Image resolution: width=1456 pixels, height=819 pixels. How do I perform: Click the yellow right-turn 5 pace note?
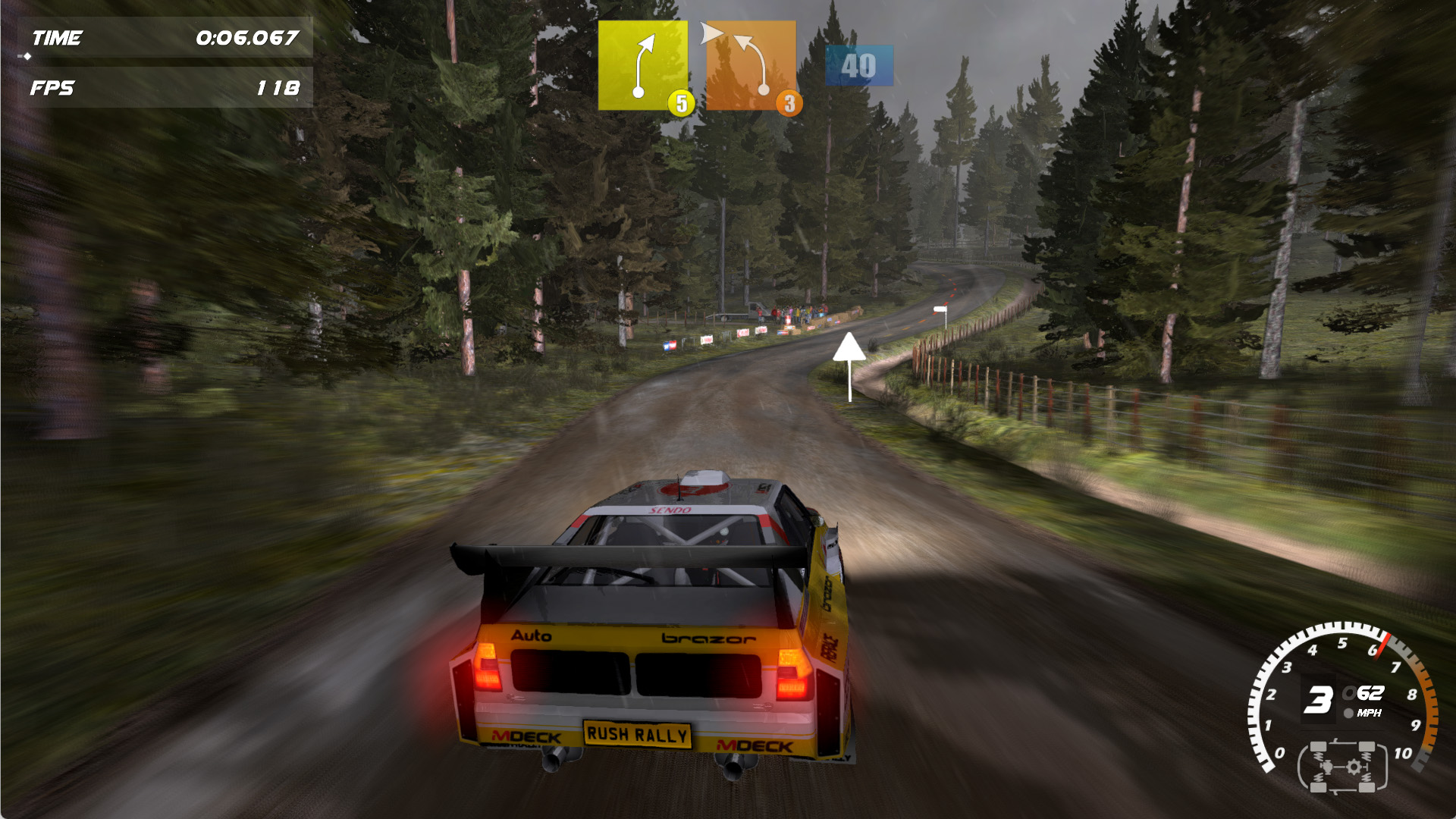coord(643,65)
